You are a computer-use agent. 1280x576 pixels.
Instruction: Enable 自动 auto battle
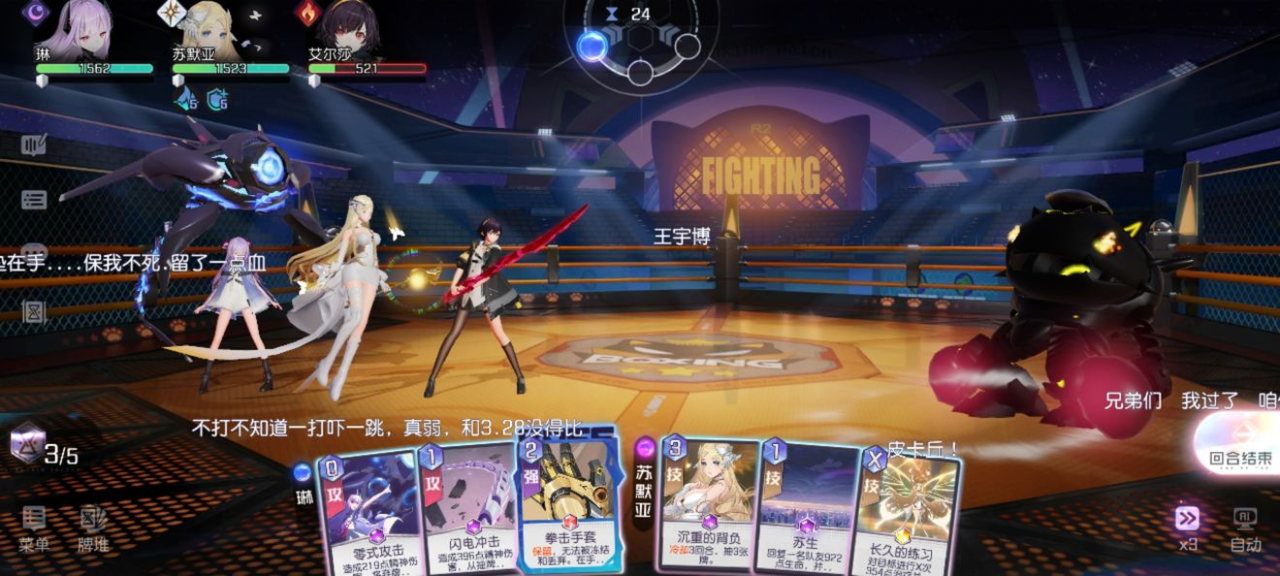tap(1245, 527)
